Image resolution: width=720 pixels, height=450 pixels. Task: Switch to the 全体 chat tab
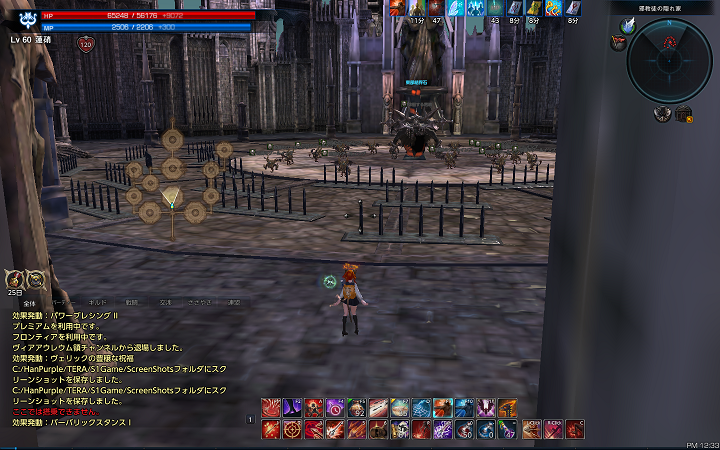[x=30, y=301]
